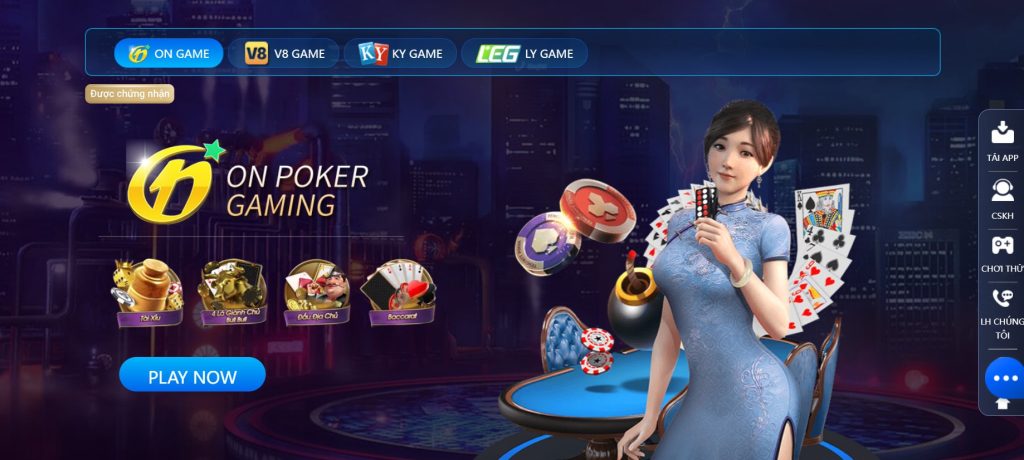Open the KY GAME tab

click(x=400, y=53)
